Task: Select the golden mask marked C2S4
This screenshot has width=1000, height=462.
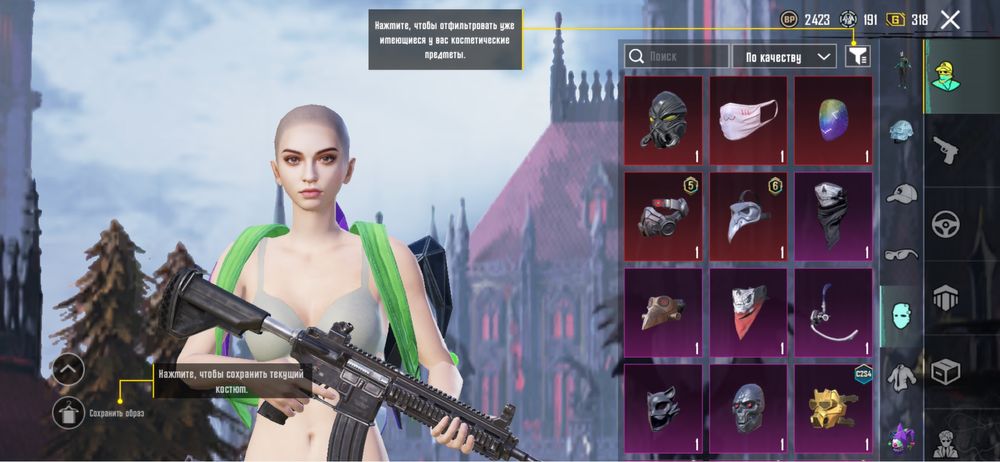Action: coord(833,407)
